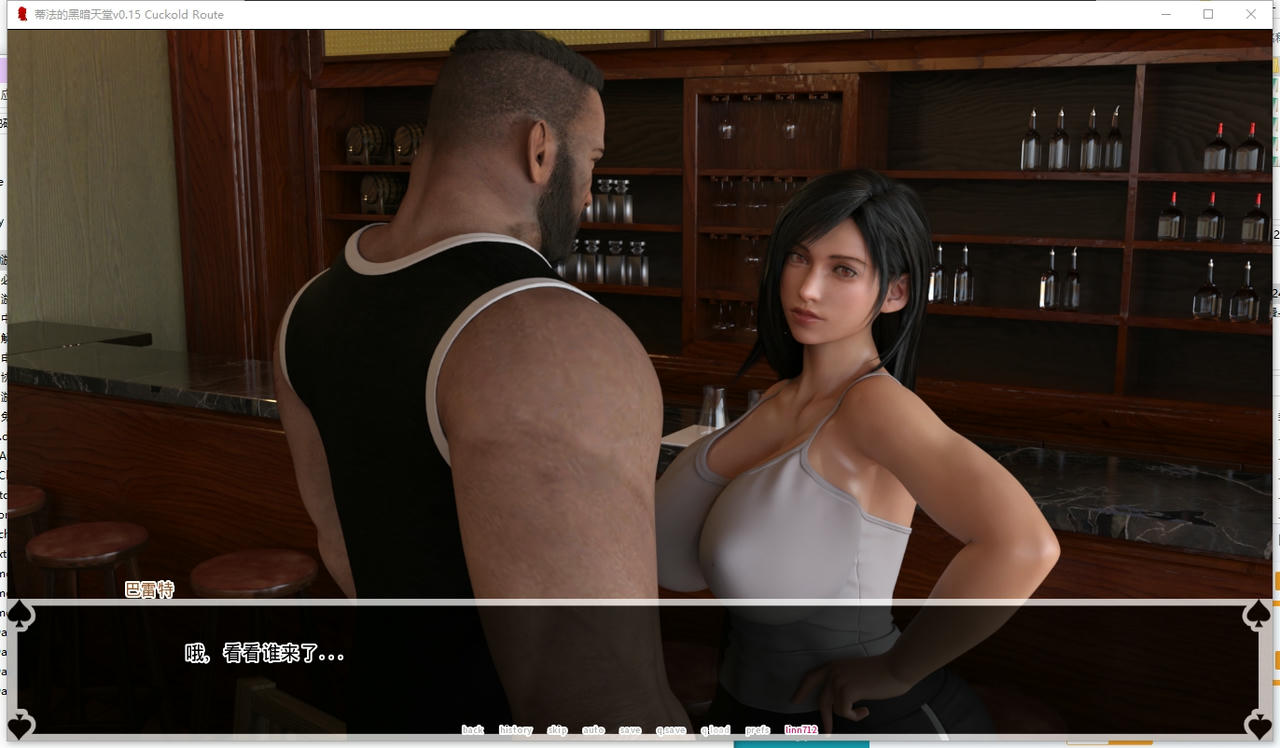Viewport: 1280px width, 748px height.
Task: Open the 'prefs' settings screen
Action: [x=757, y=730]
